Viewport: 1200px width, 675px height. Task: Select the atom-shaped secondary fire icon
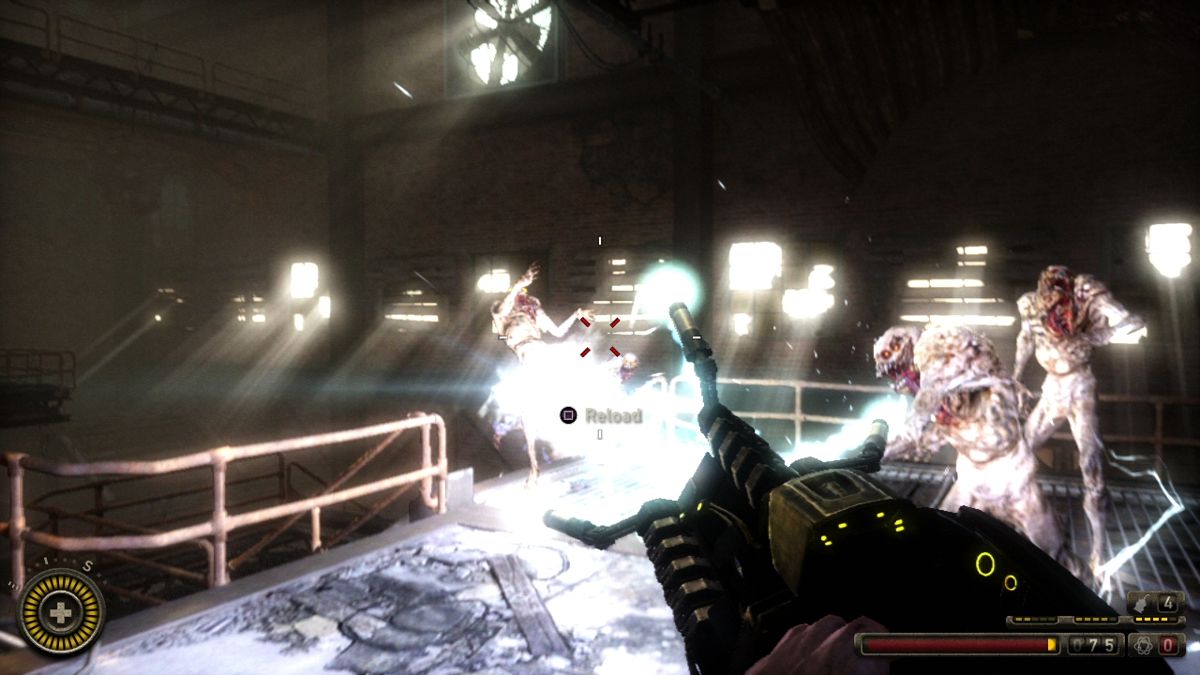(x=1144, y=645)
